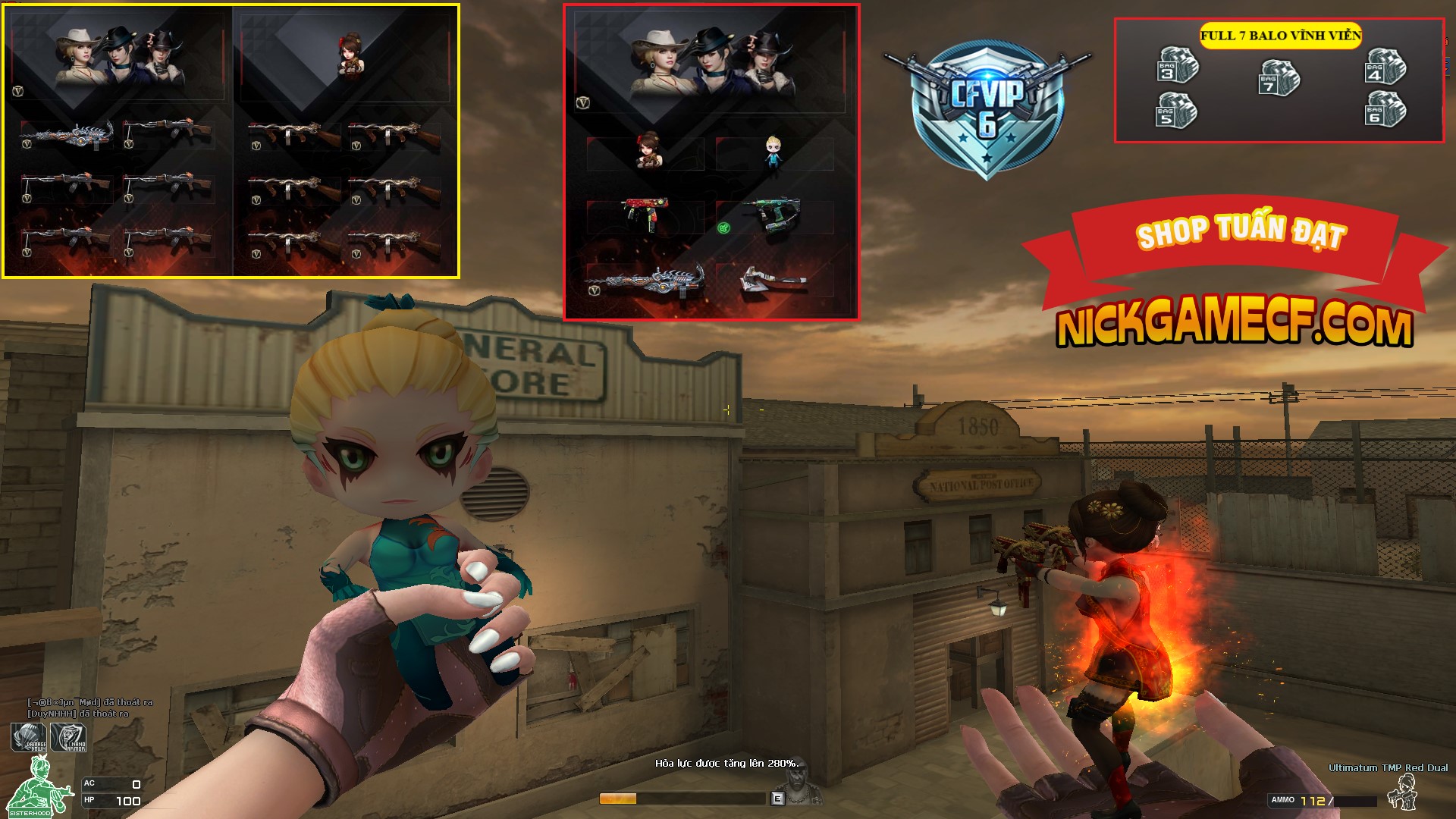Activate the Nano Armor shield icon
This screenshot has height=819, width=1456.
[x=69, y=738]
